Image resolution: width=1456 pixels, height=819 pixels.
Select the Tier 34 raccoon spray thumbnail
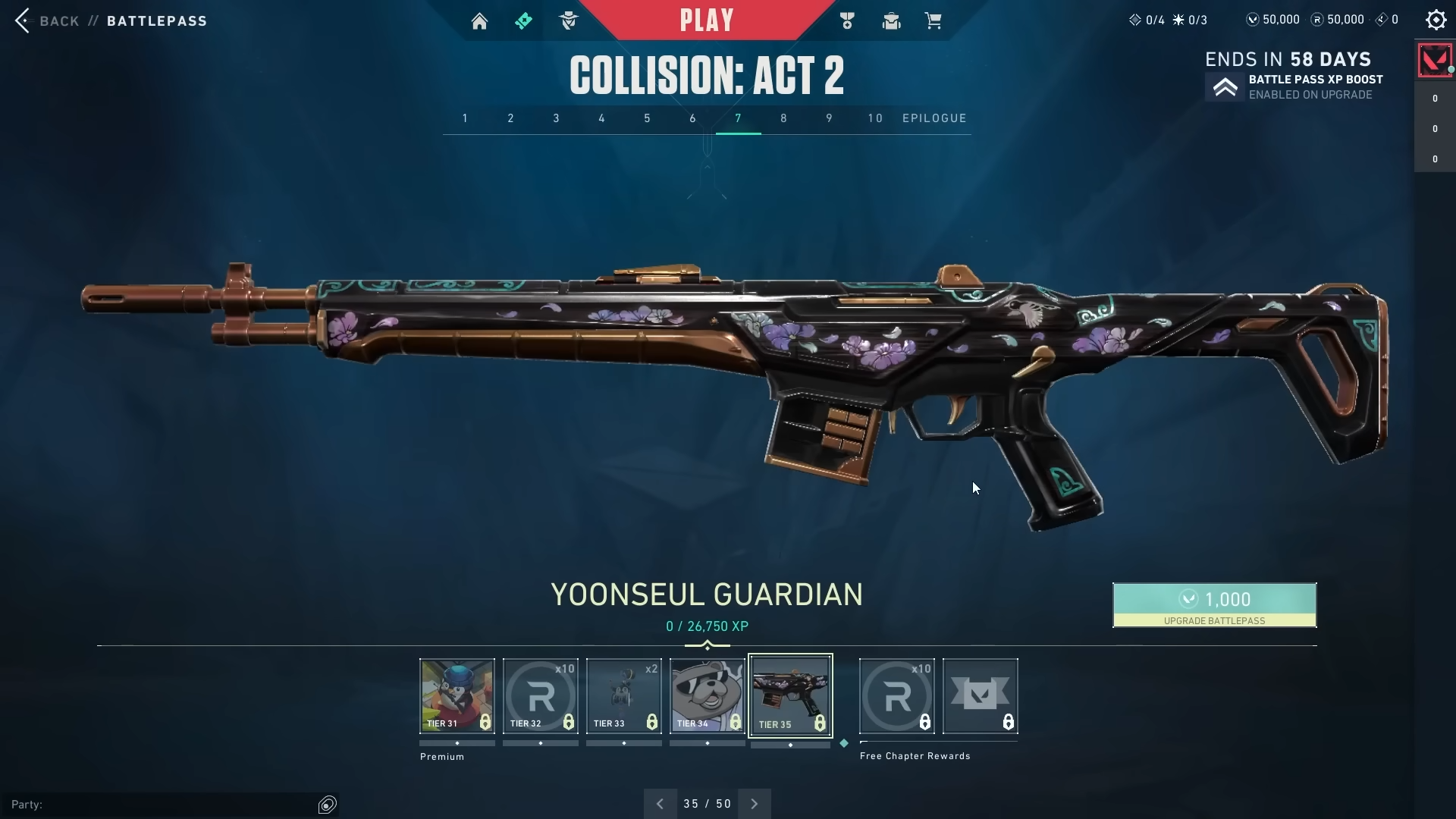pyautogui.click(x=707, y=695)
